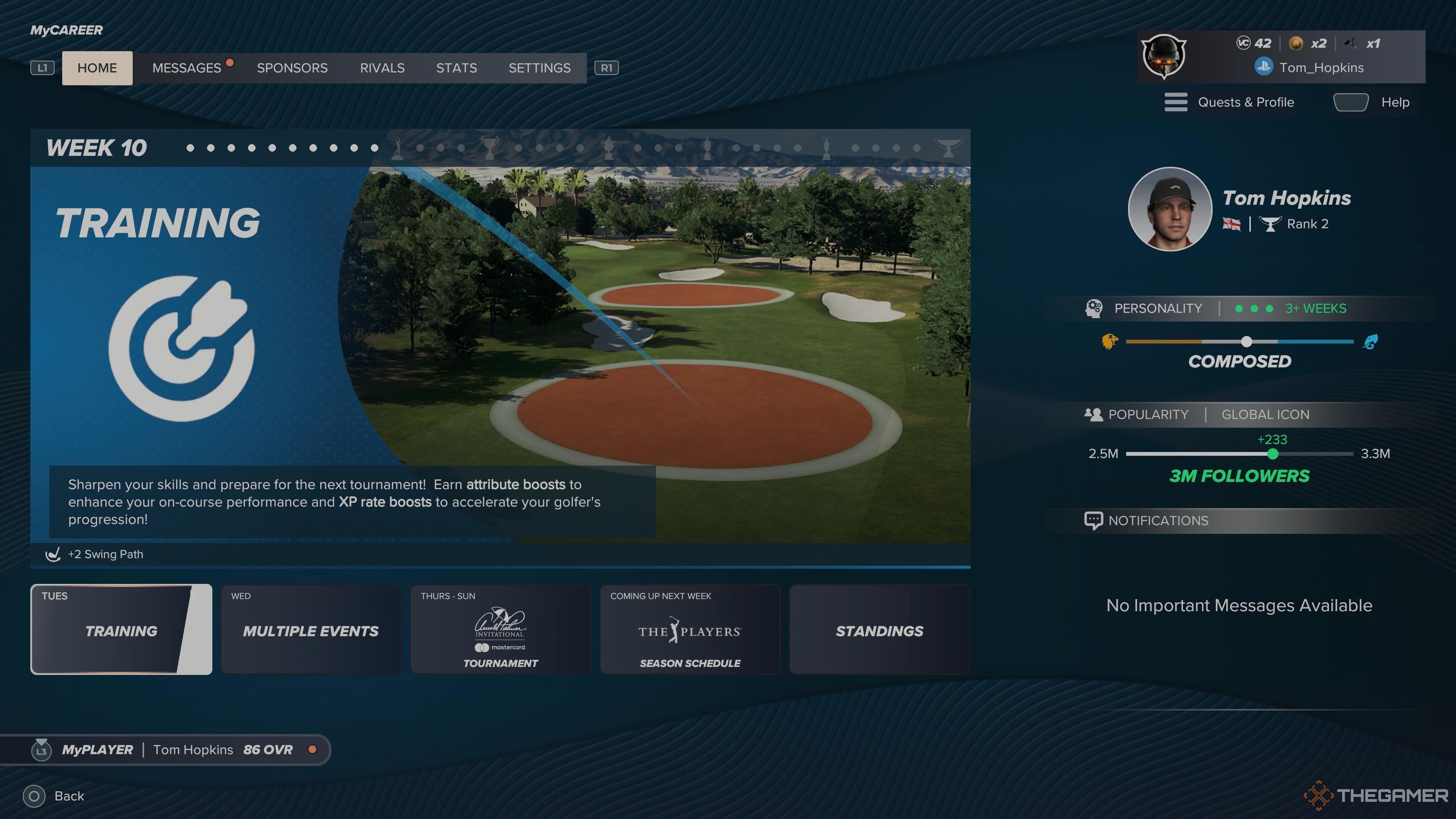Select the STANDINGS card
The image size is (1456, 819).
point(879,630)
